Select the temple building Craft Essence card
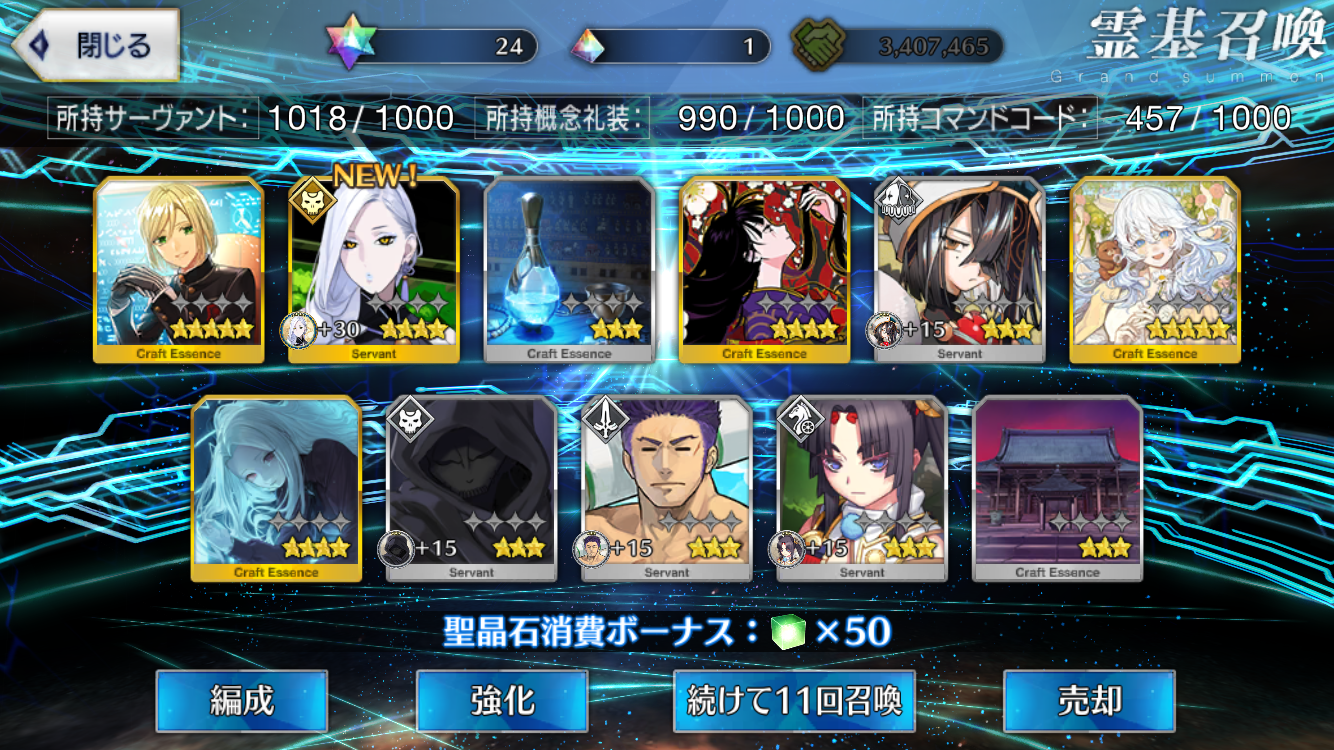Screen dimensions: 1334x750 click(1057, 488)
